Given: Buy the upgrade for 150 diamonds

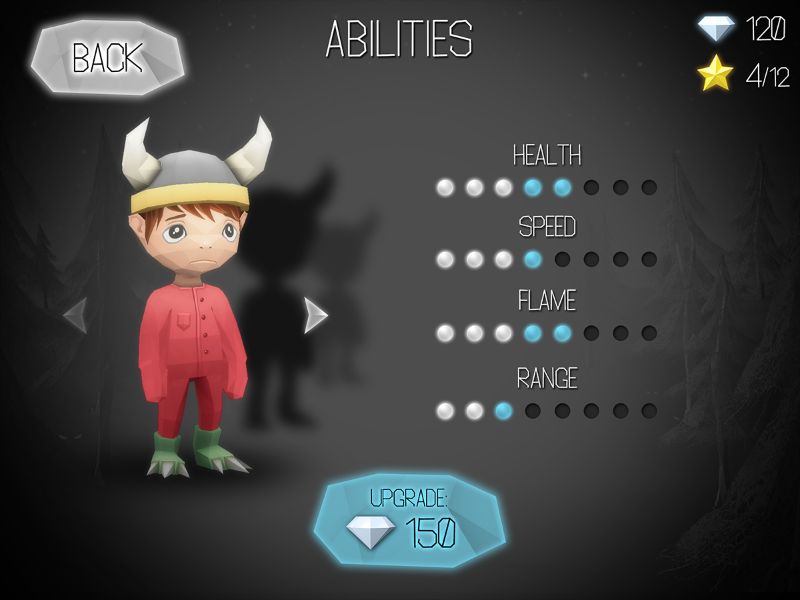Looking at the screenshot, I should coord(410,521).
